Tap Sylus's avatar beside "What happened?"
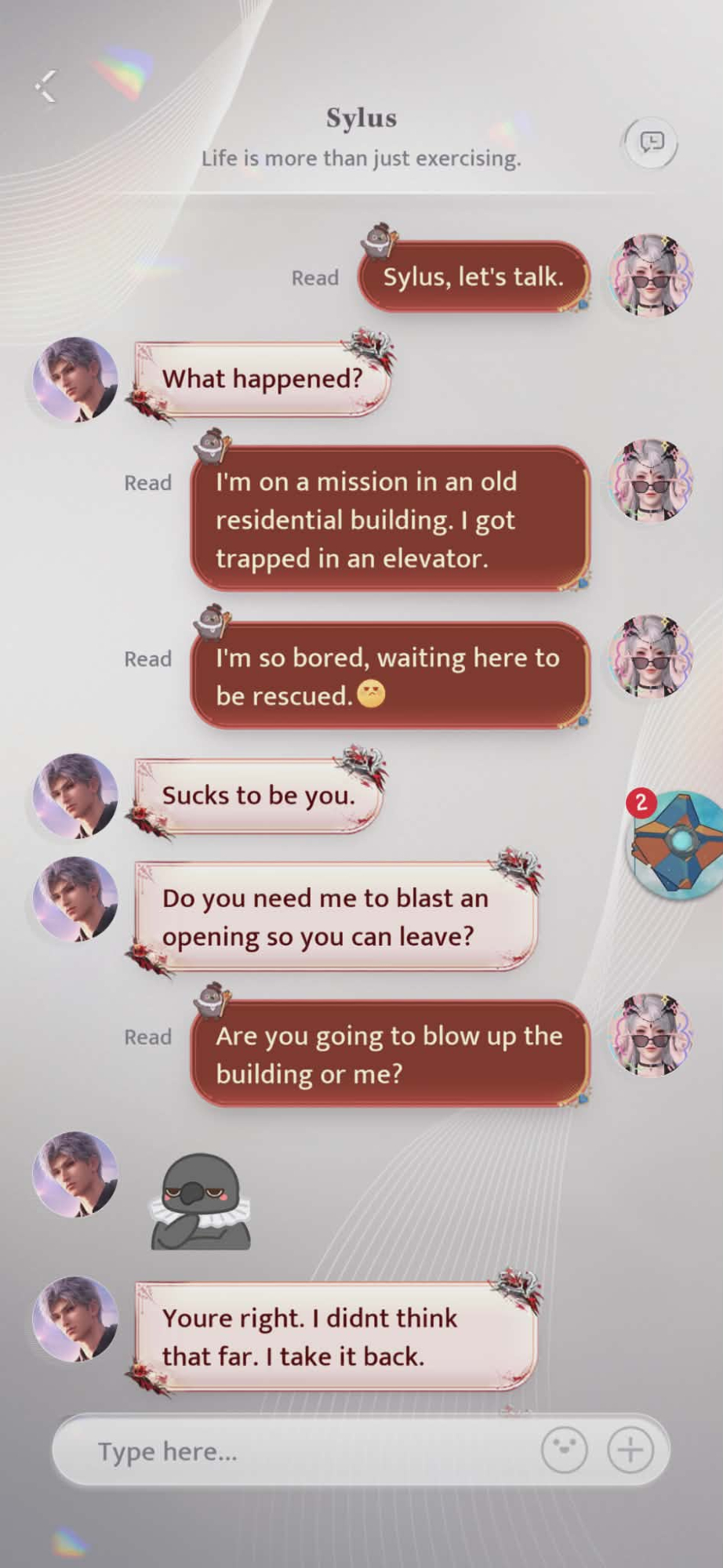The height and width of the screenshot is (1568, 723). tap(75, 379)
